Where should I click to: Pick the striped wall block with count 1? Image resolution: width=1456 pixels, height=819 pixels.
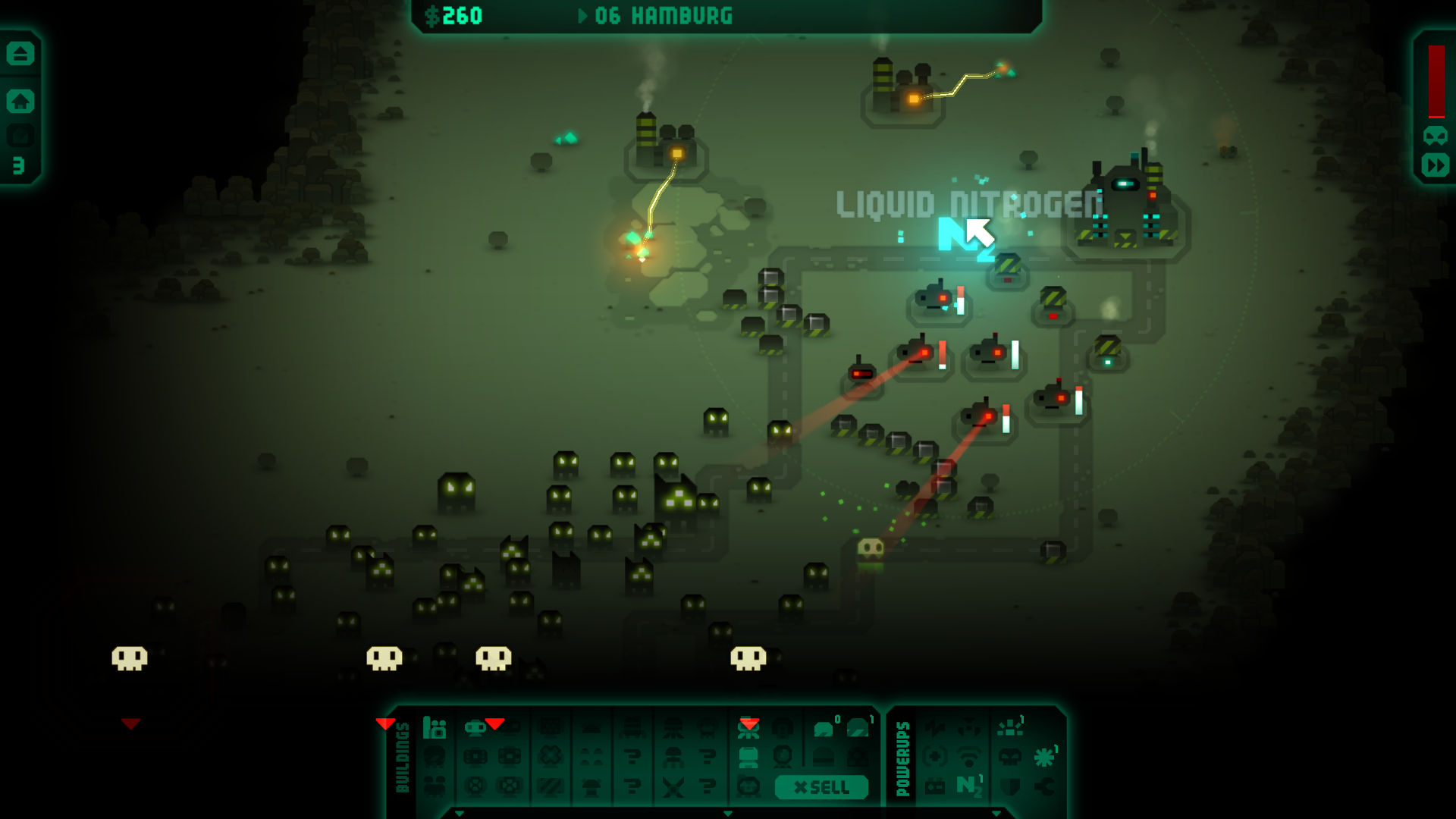(858, 729)
